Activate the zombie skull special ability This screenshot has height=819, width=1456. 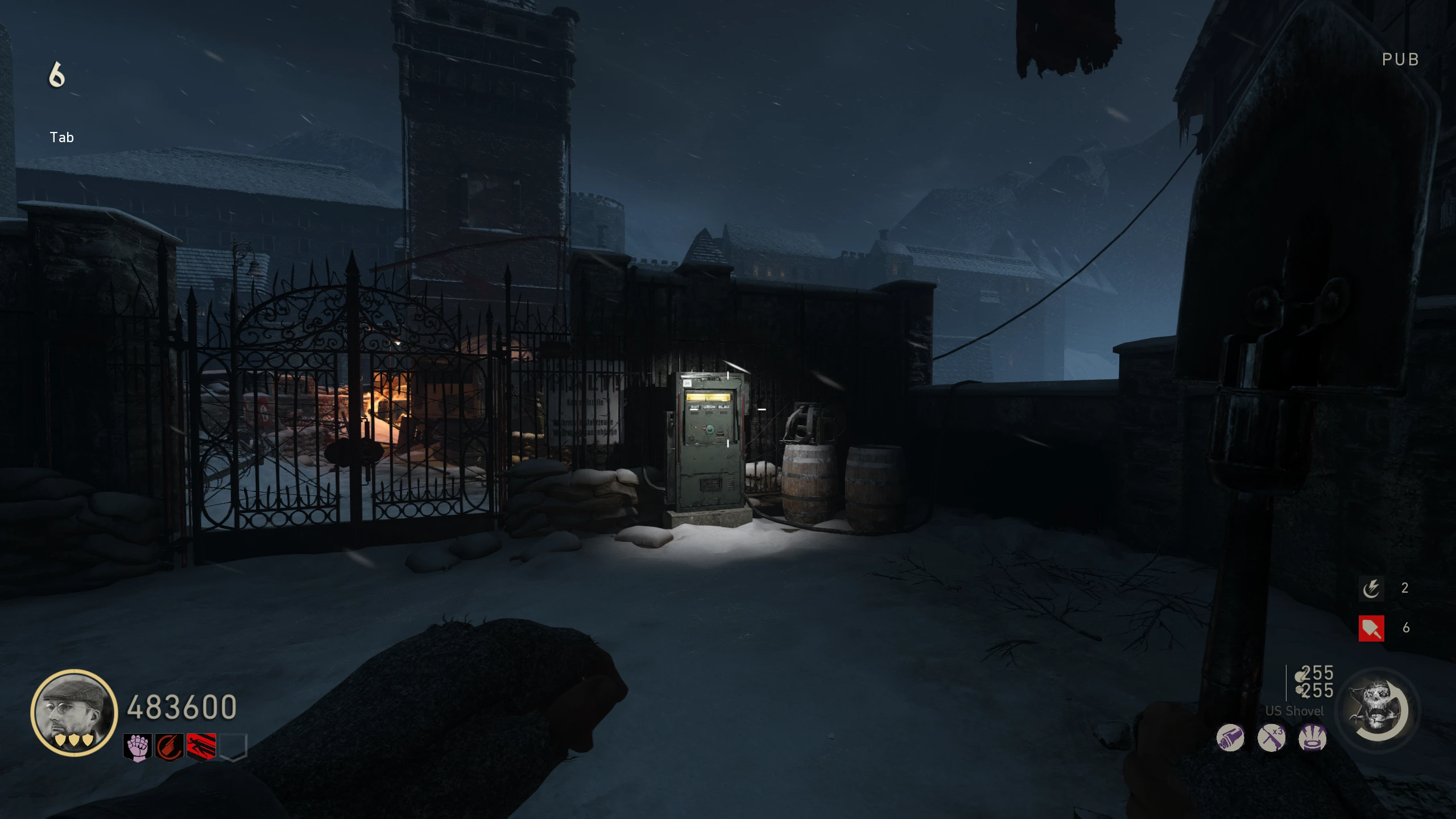click(x=1378, y=711)
